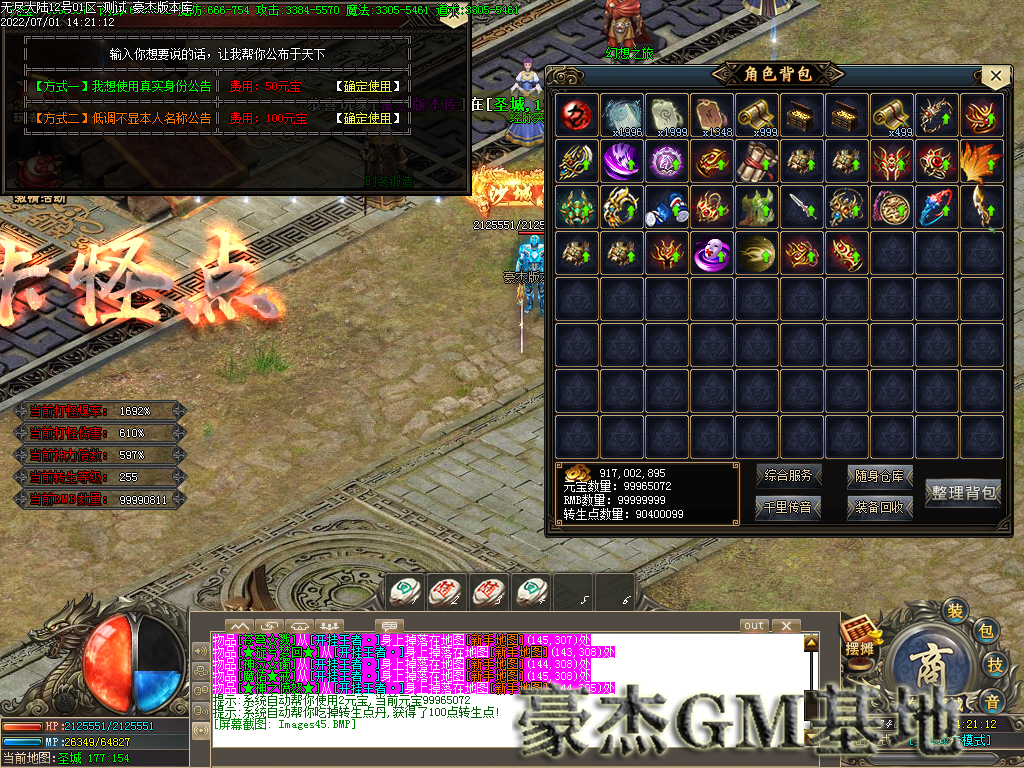Open 随身仓库 portable storage
The image size is (1024, 768).
click(880, 476)
